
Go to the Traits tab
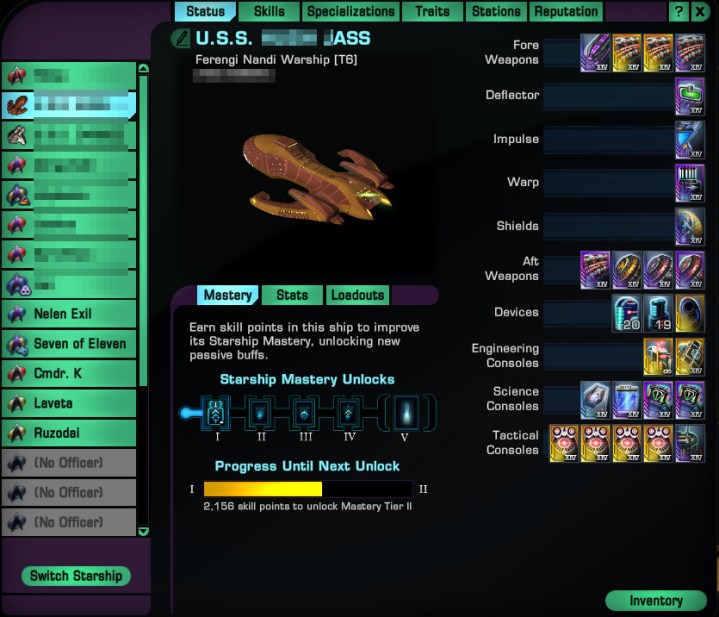432,12
